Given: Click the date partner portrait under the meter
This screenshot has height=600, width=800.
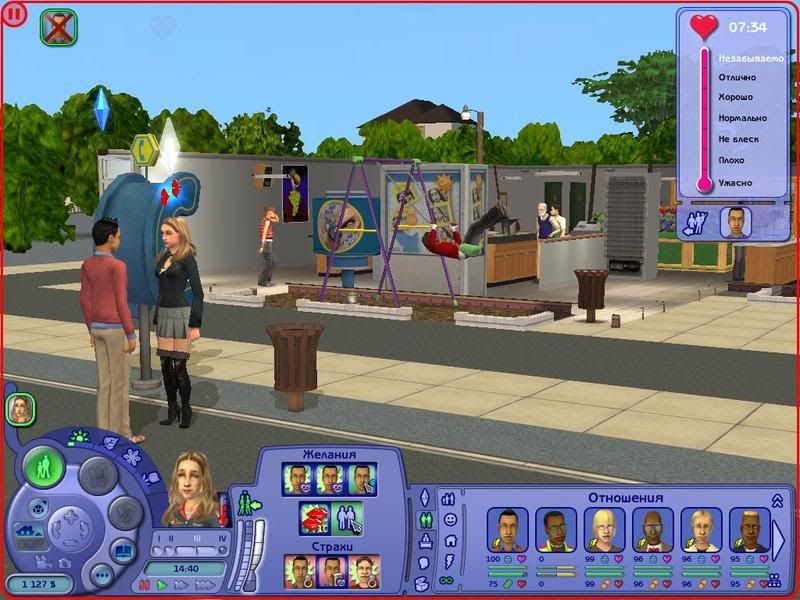Looking at the screenshot, I should tap(735, 221).
